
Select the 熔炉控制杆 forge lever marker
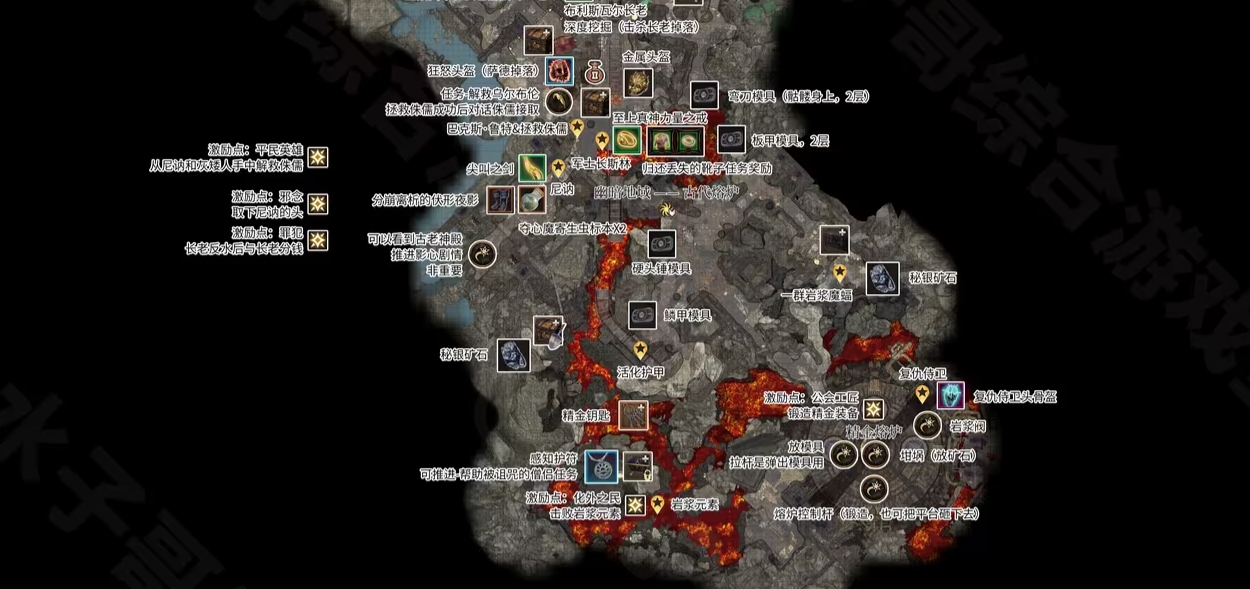874,489
